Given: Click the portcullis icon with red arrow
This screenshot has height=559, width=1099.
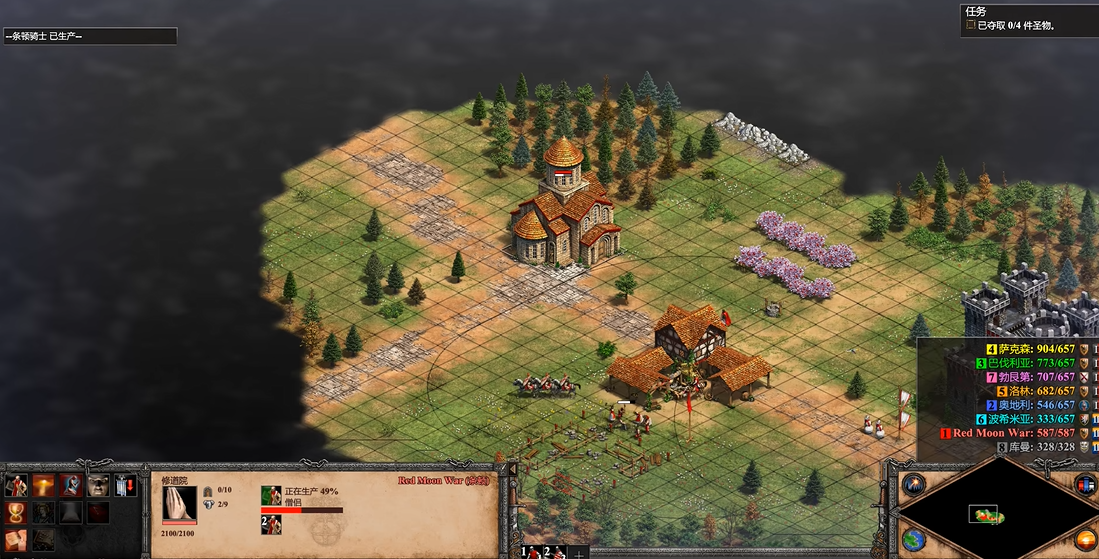Looking at the screenshot, I should point(125,486).
